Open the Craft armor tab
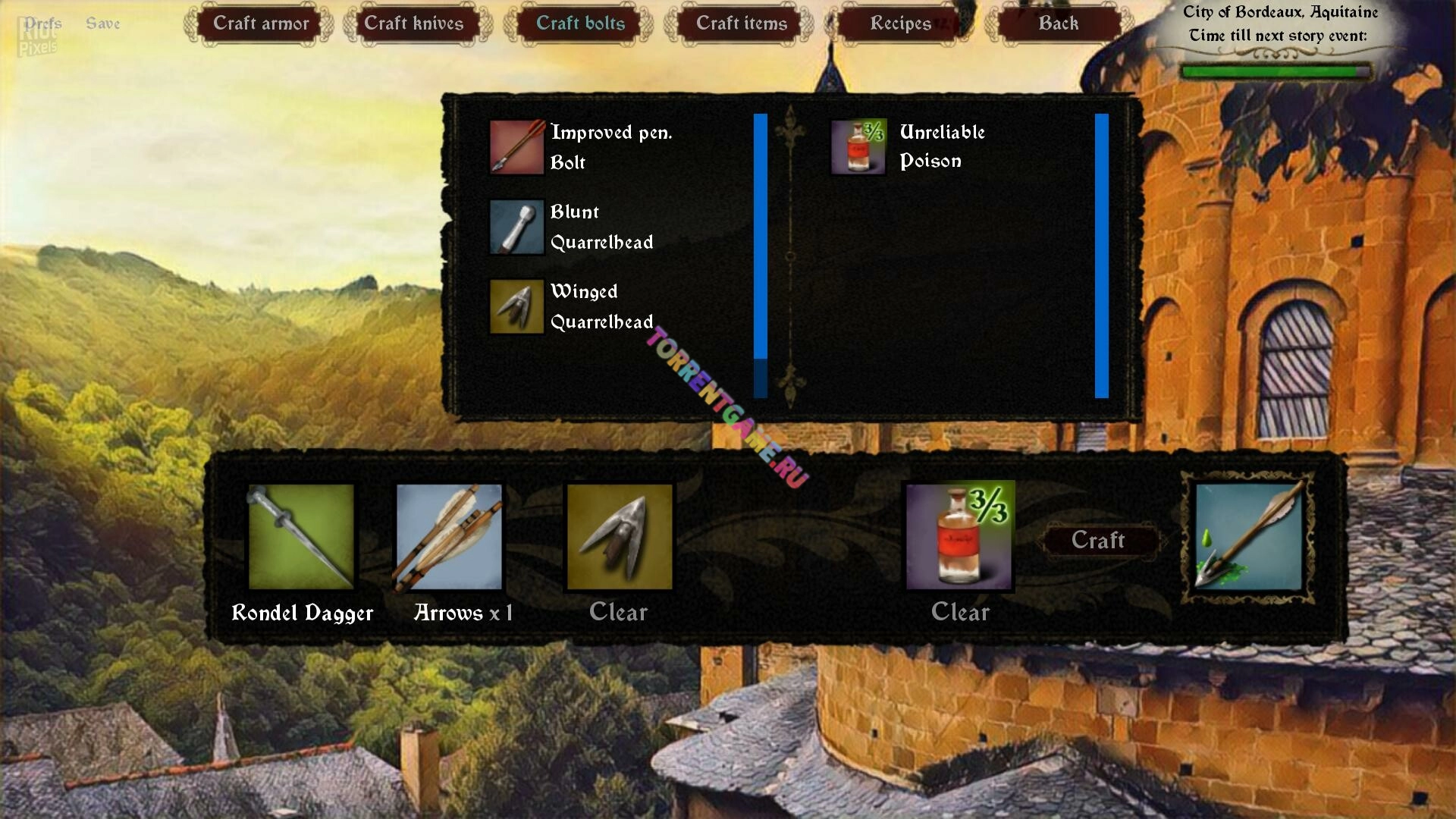The width and height of the screenshot is (1456, 819). 260,24
